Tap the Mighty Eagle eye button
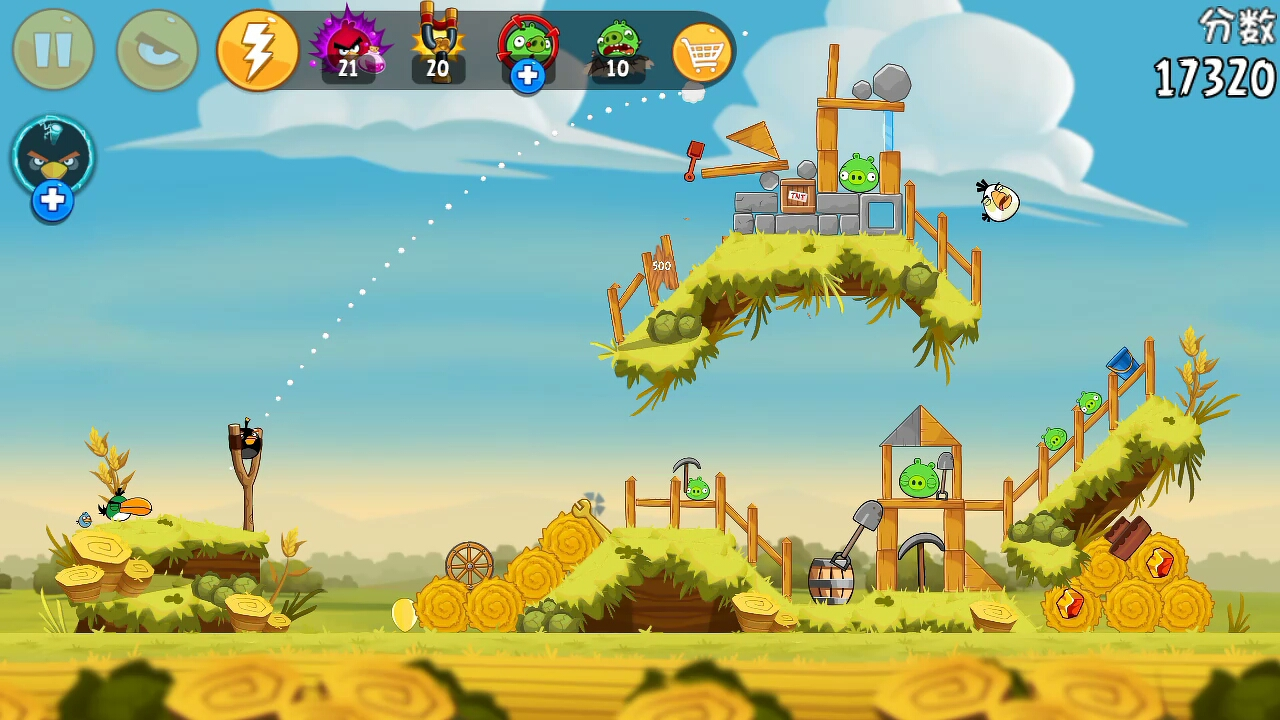This screenshot has height=720, width=1280. 157,49
